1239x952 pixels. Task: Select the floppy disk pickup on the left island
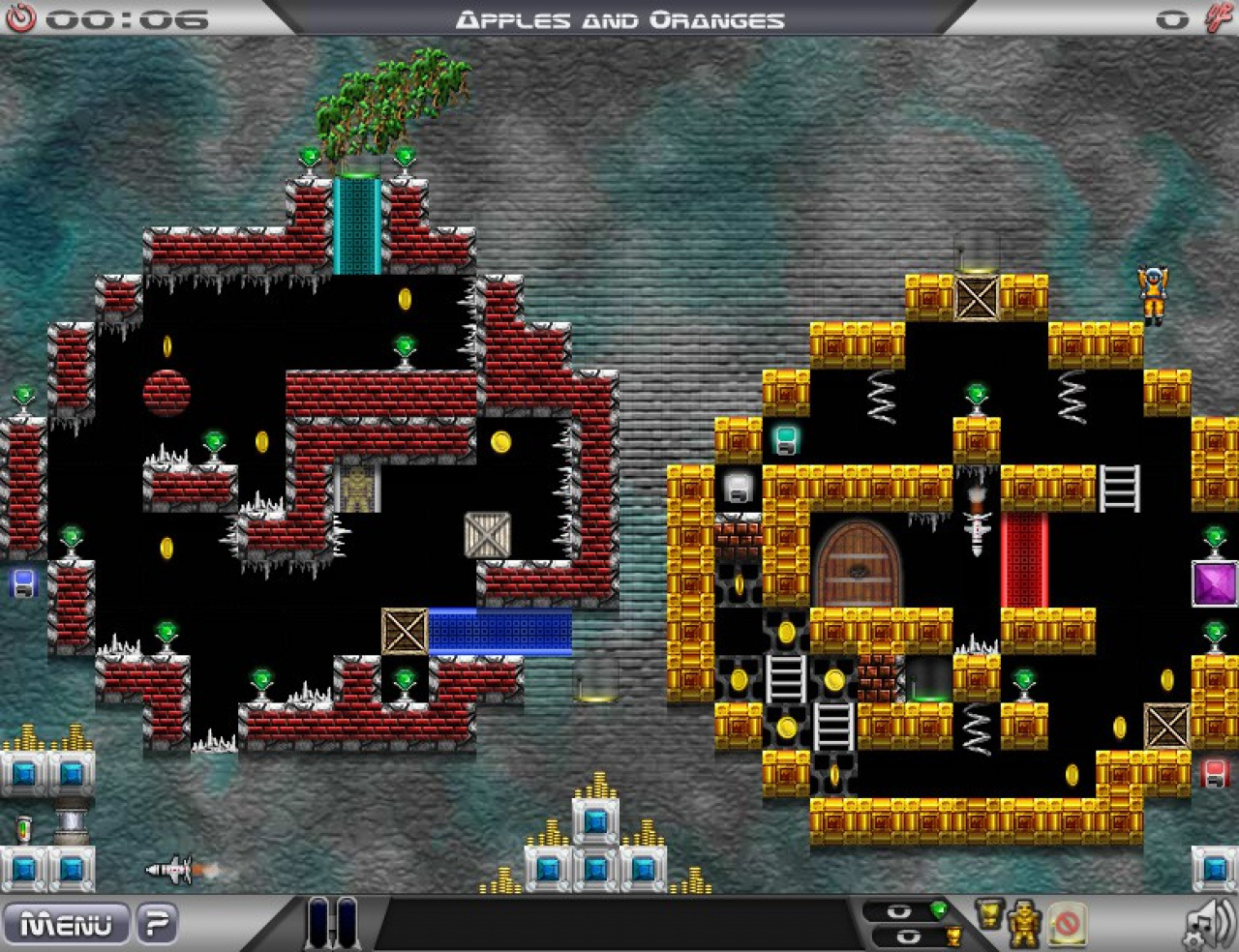23,584
